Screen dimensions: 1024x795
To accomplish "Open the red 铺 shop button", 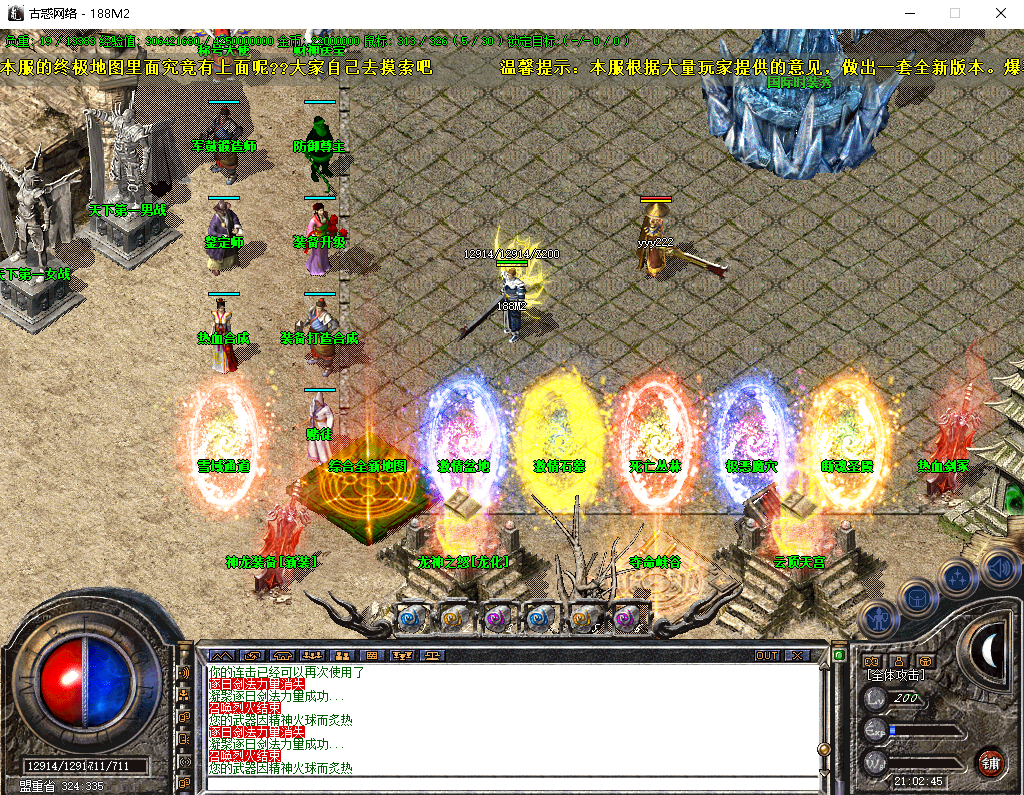I will 991,760.
